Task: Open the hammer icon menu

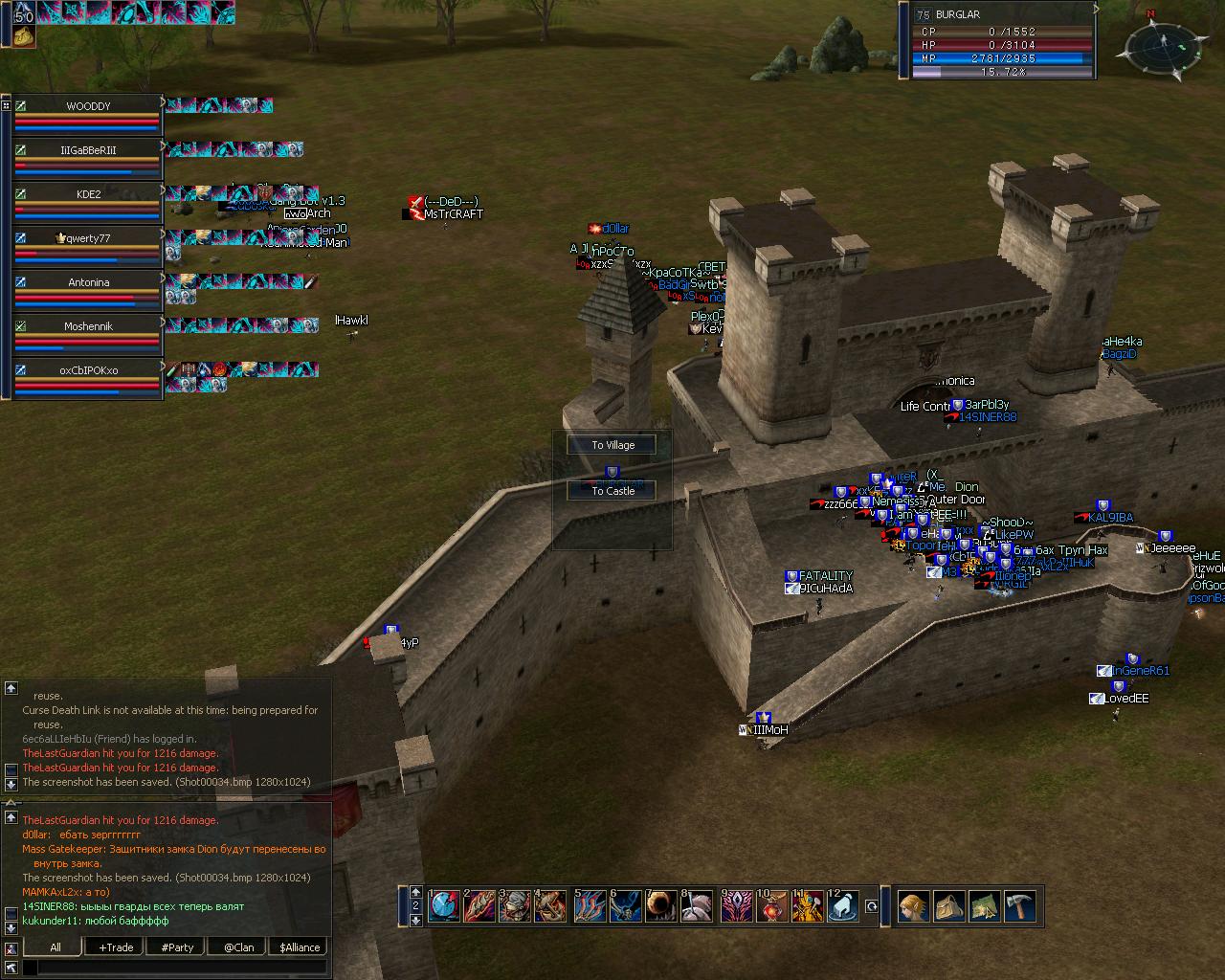Action: [1020, 905]
